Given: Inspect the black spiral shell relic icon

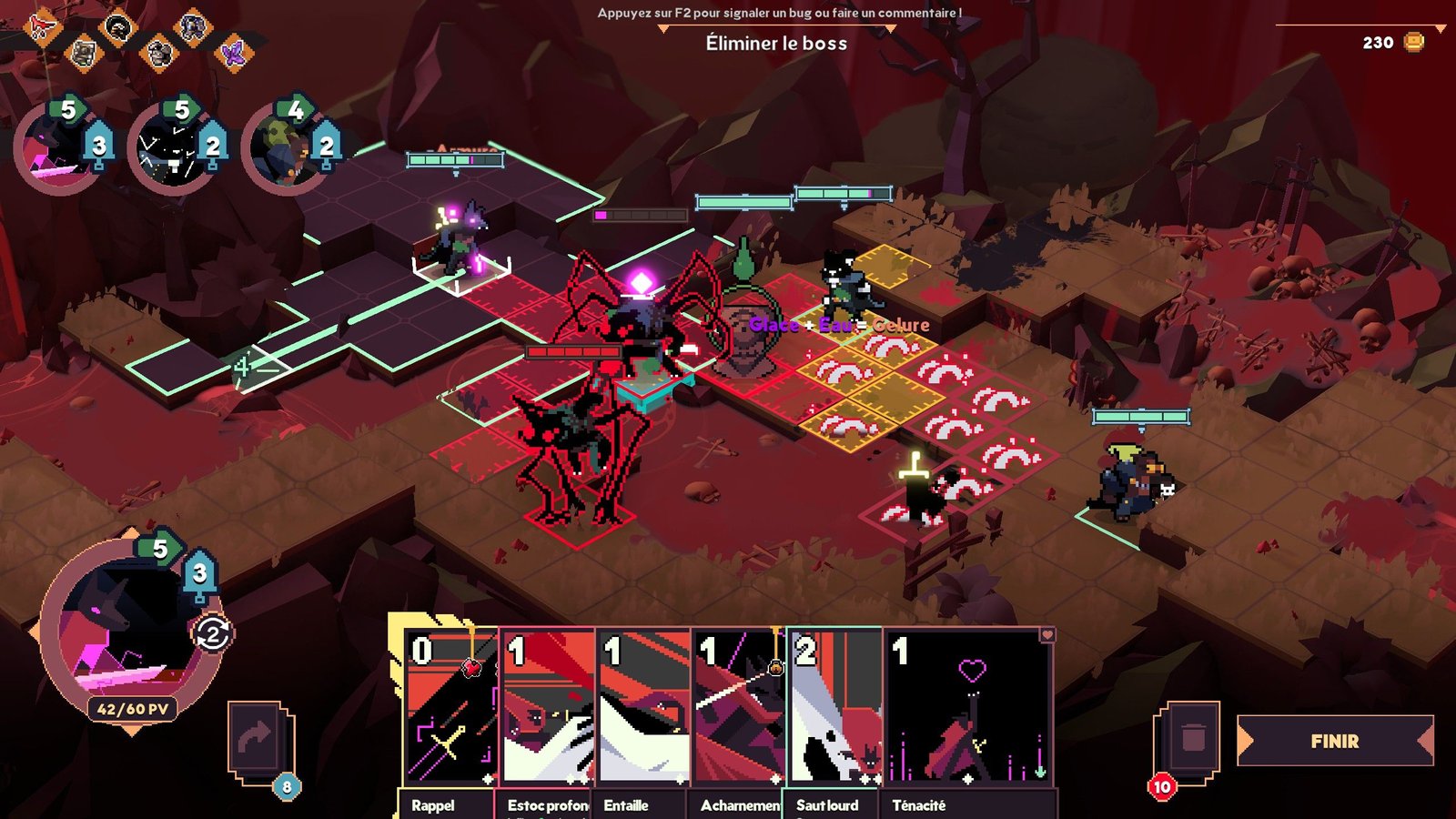Looking at the screenshot, I should click(117, 27).
